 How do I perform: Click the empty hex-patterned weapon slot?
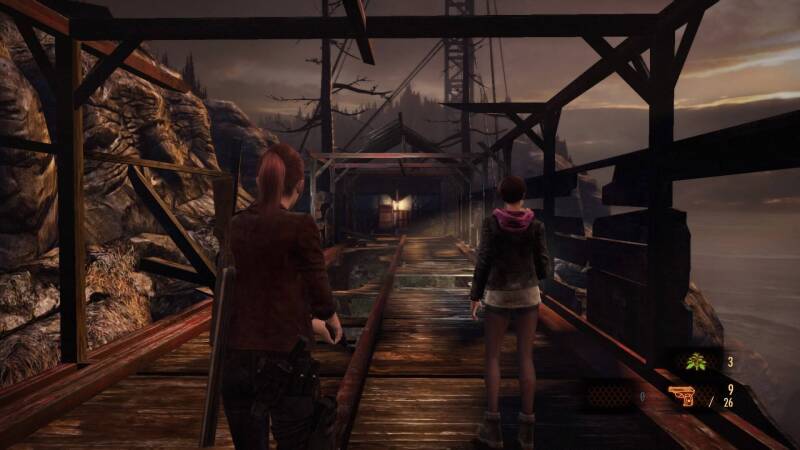[x=609, y=396]
